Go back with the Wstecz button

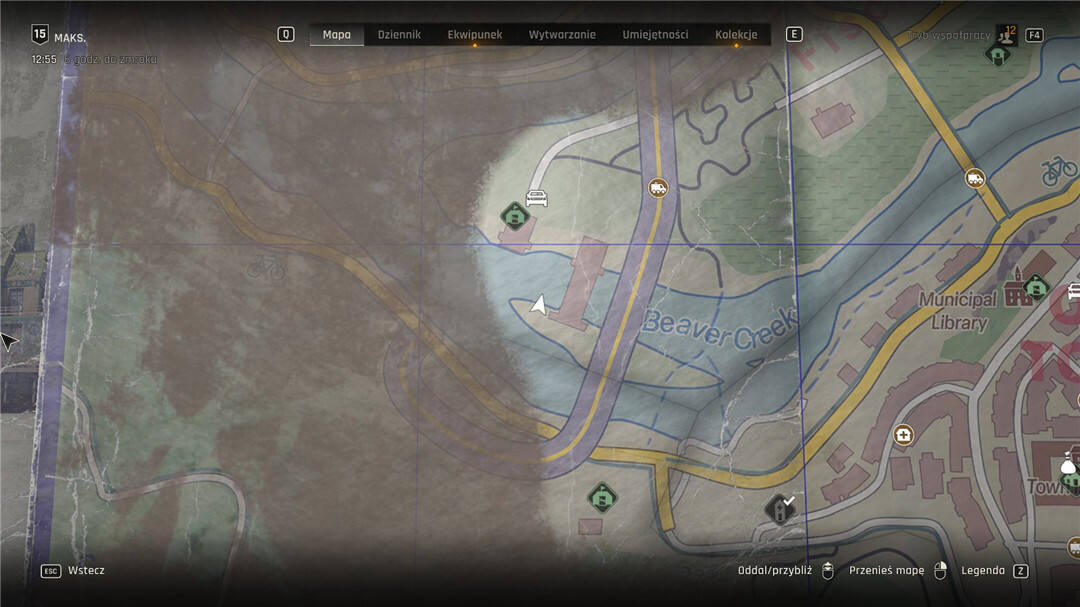(86, 571)
